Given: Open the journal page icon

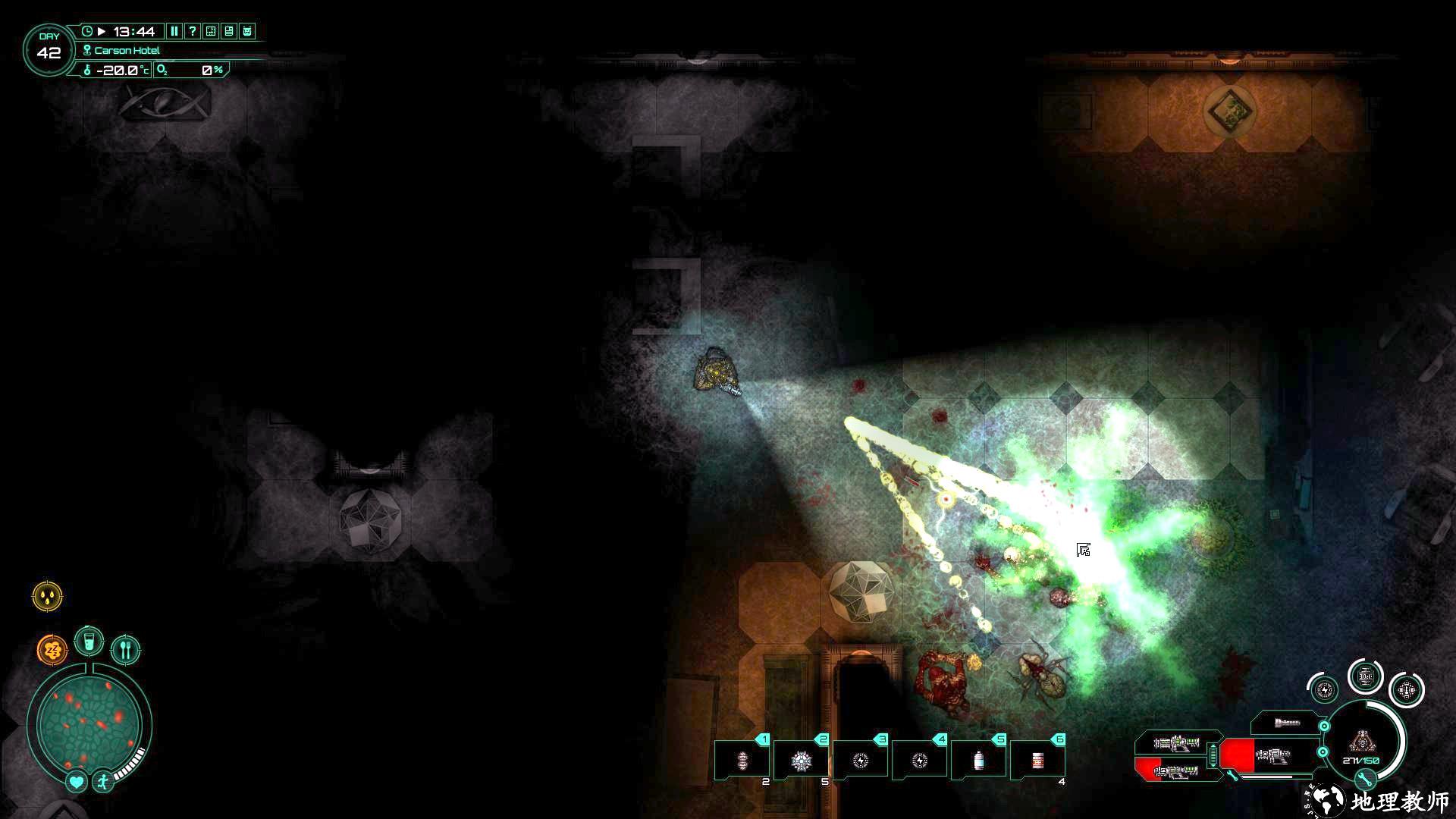Looking at the screenshot, I should pyautogui.click(x=229, y=31).
